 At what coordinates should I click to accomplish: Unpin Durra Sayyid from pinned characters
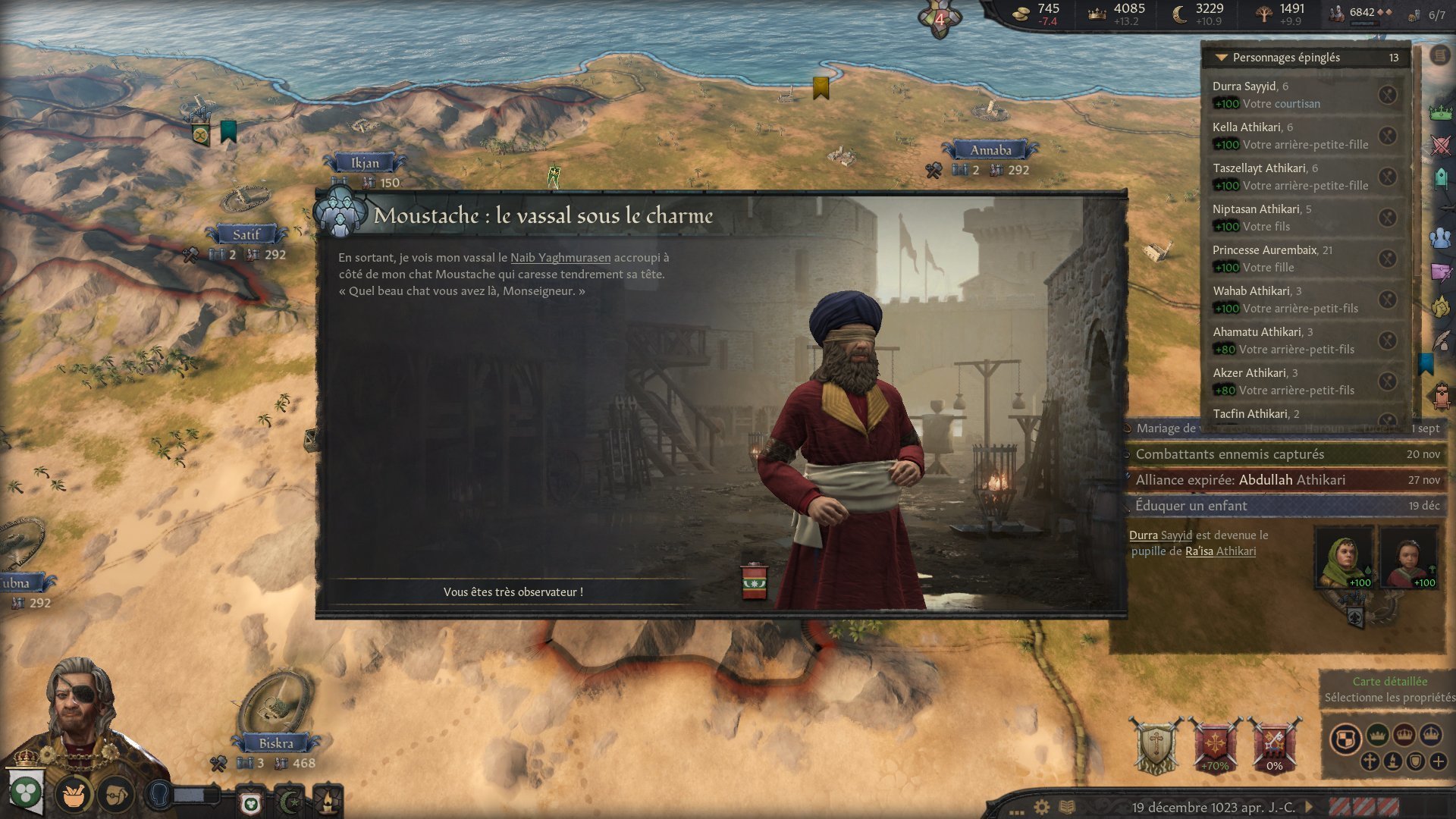coord(1387,95)
